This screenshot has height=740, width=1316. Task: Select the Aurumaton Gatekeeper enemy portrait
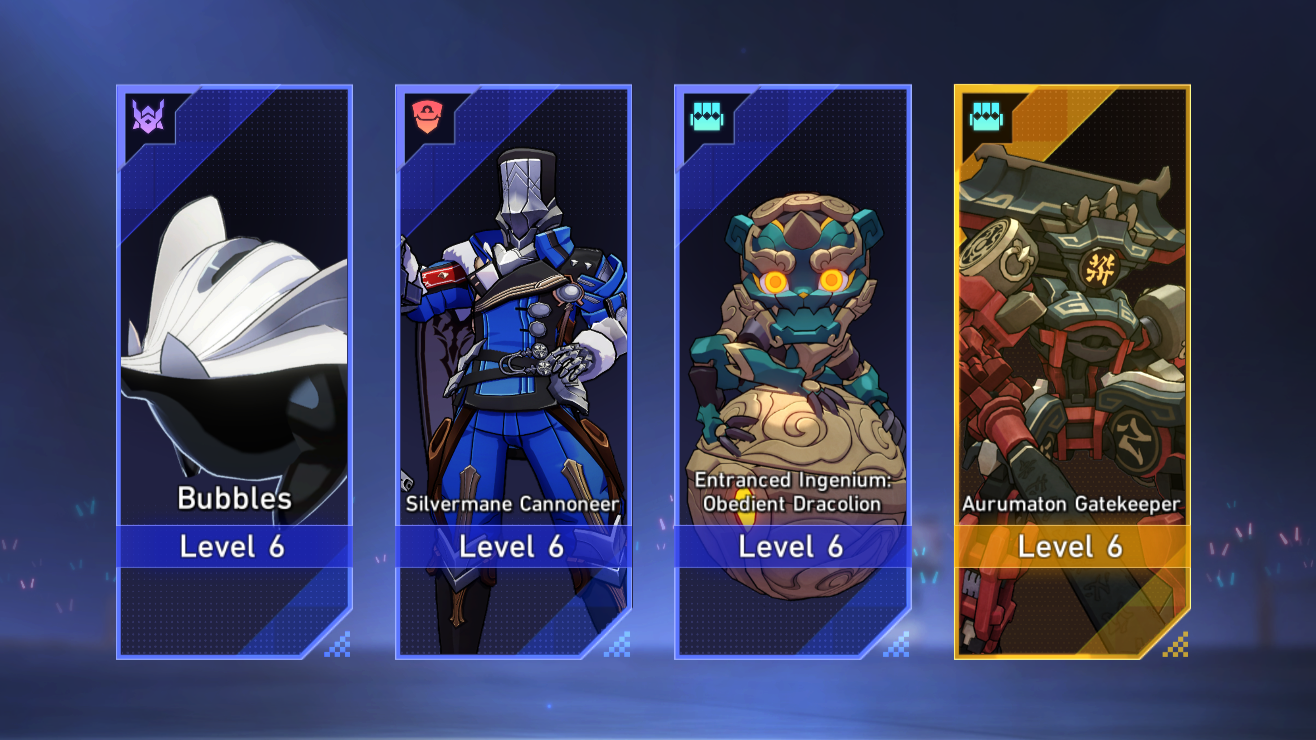(x=1072, y=300)
